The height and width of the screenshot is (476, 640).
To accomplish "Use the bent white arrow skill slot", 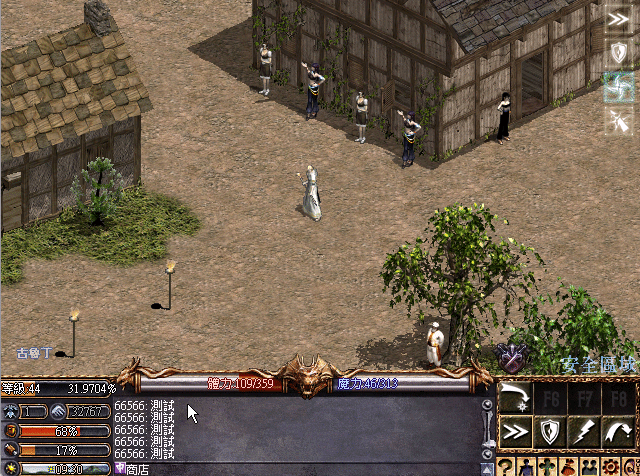I will coord(617,431).
